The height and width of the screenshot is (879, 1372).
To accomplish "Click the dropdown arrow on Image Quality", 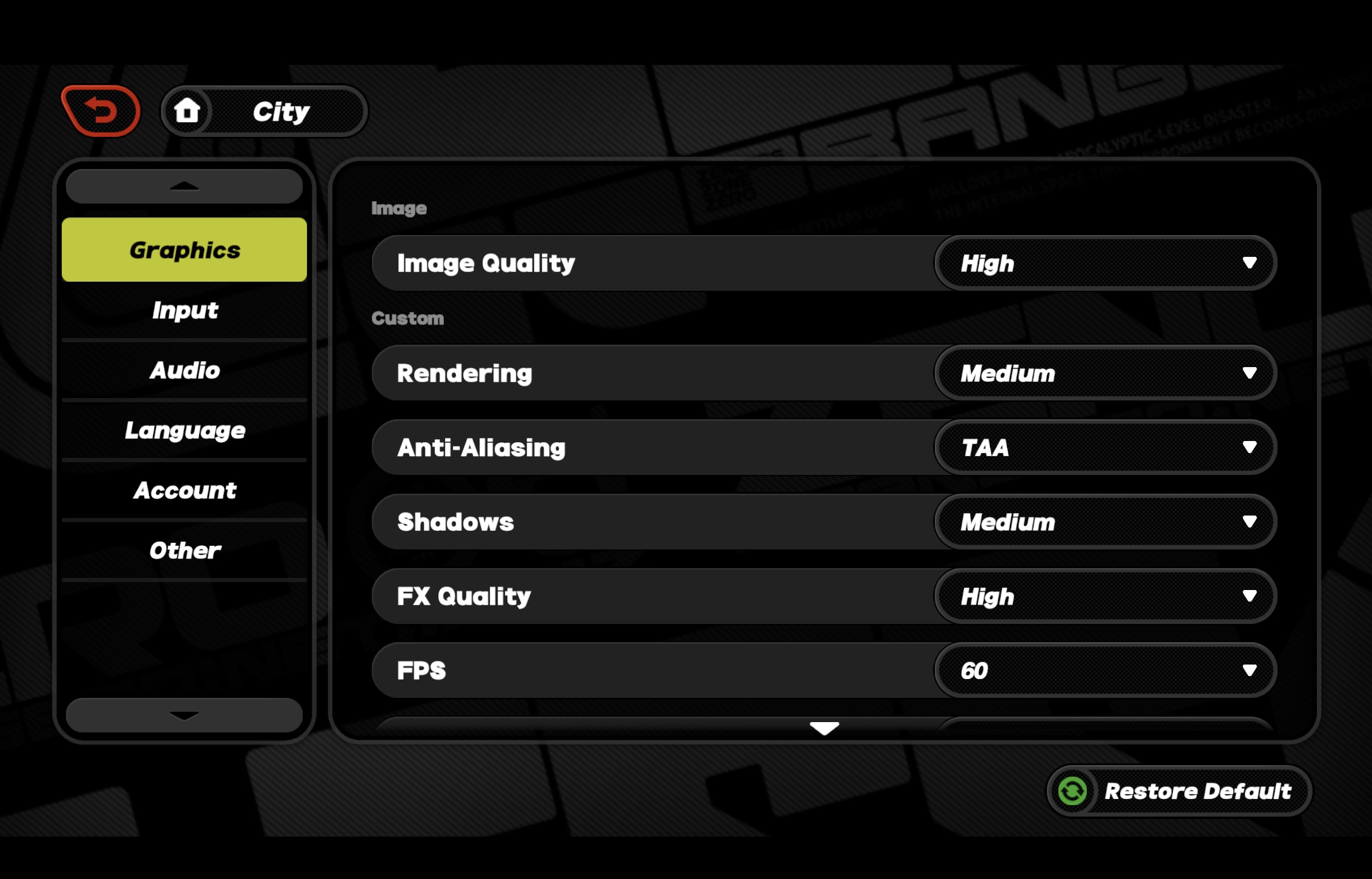I will (1249, 263).
